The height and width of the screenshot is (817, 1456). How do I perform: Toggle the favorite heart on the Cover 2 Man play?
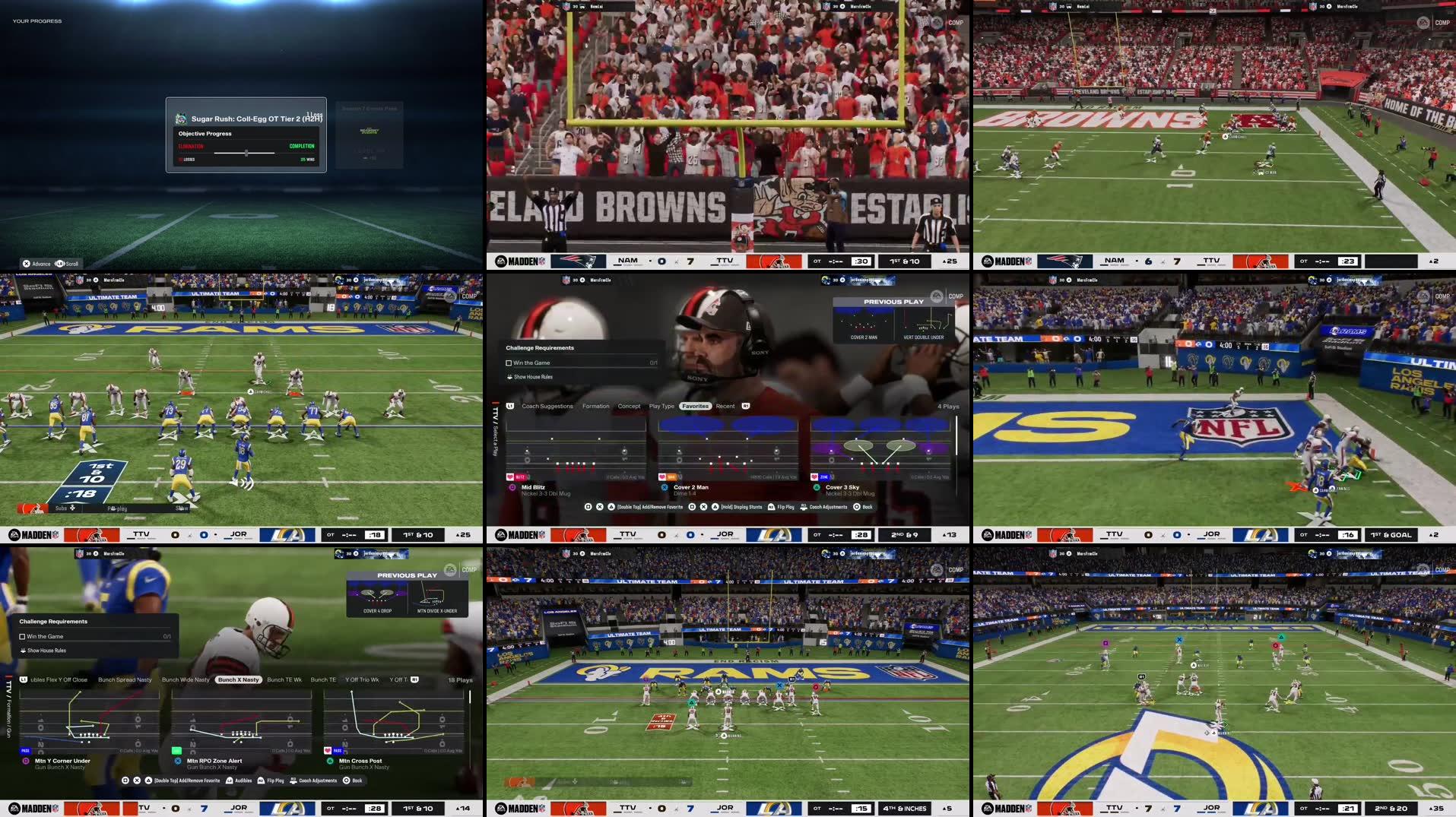(661, 477)
